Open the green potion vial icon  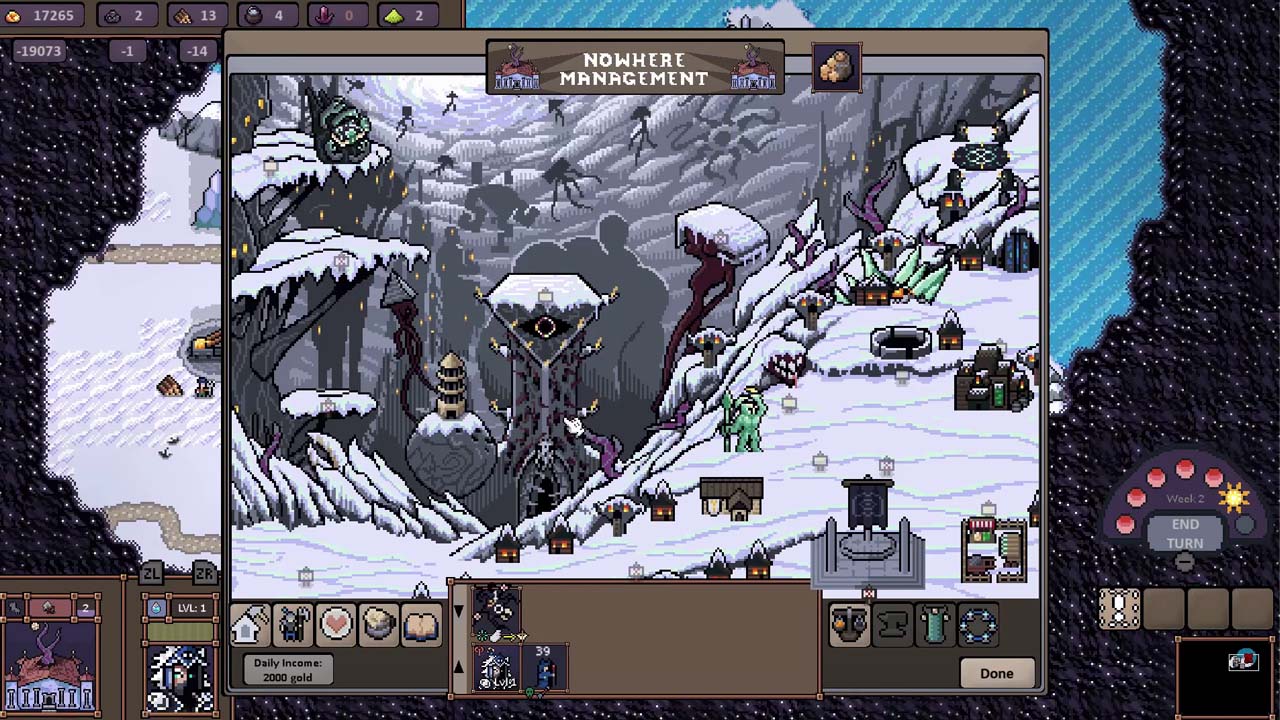(934, 625)
